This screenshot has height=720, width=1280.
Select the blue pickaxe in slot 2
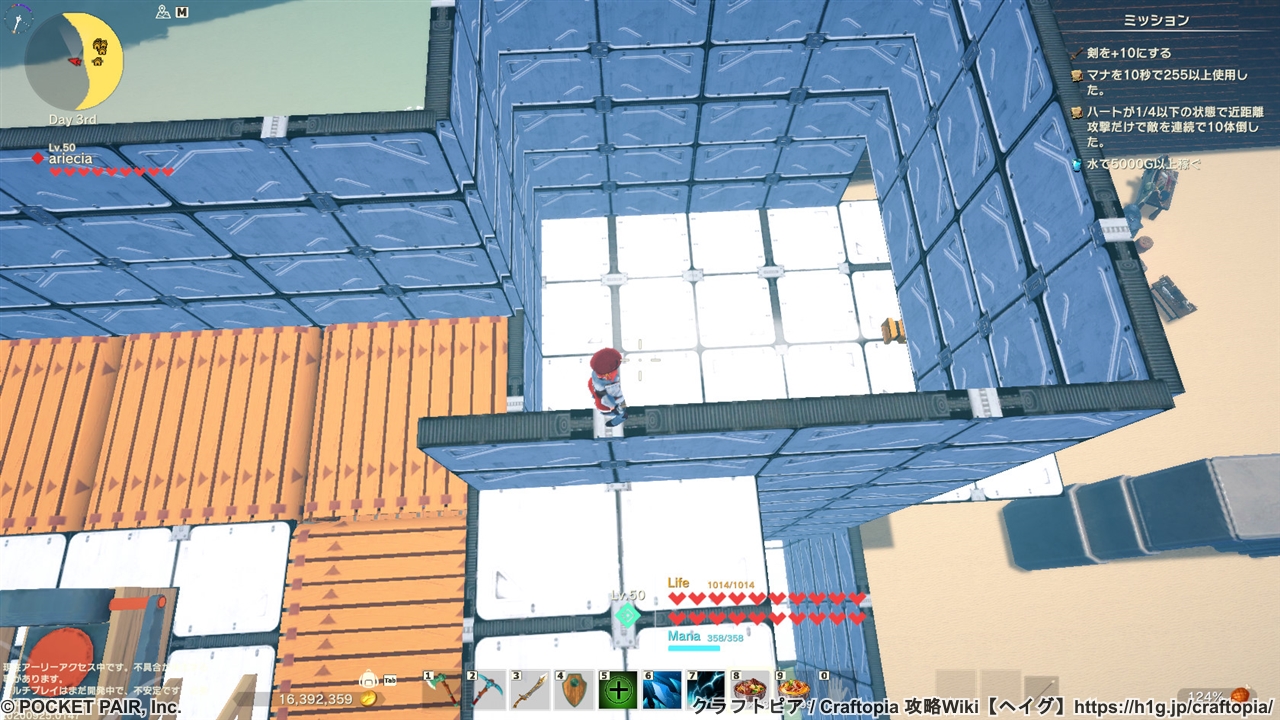tap(489, 688)
